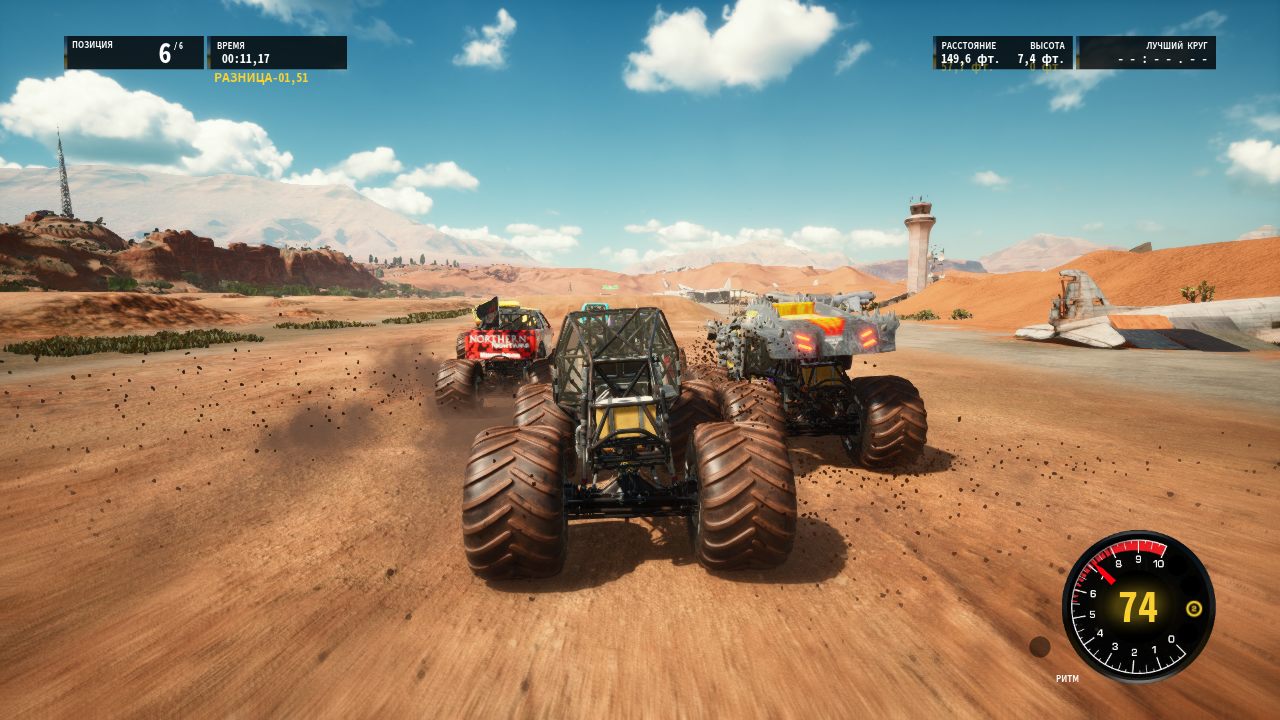Click the gear indicator showing 2
The image size is (1280, 720).
[x=1194, y=608]
